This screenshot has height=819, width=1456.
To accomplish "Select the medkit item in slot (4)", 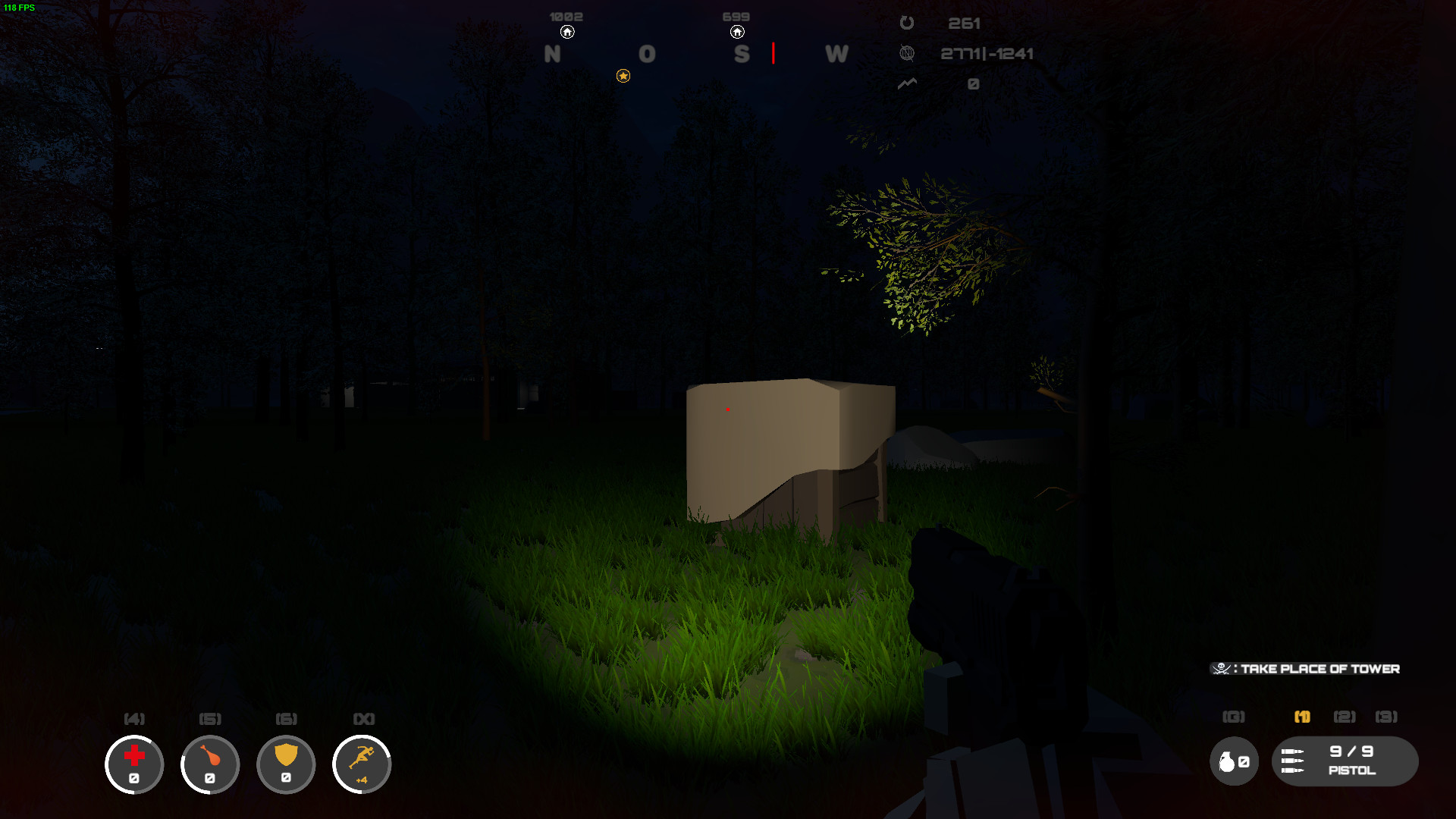I will coord(134,764).
